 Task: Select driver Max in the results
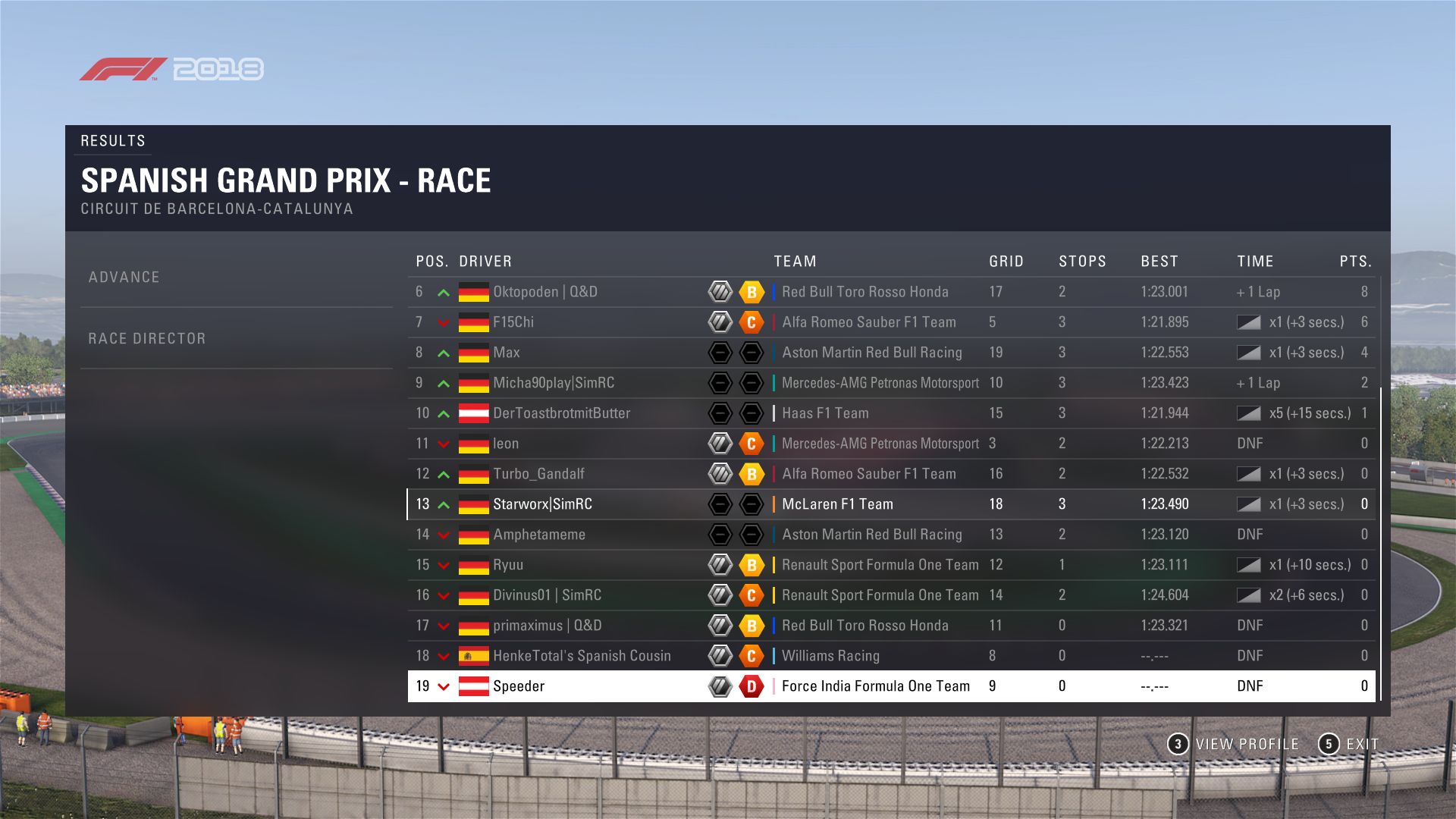(x=507, y=353)
